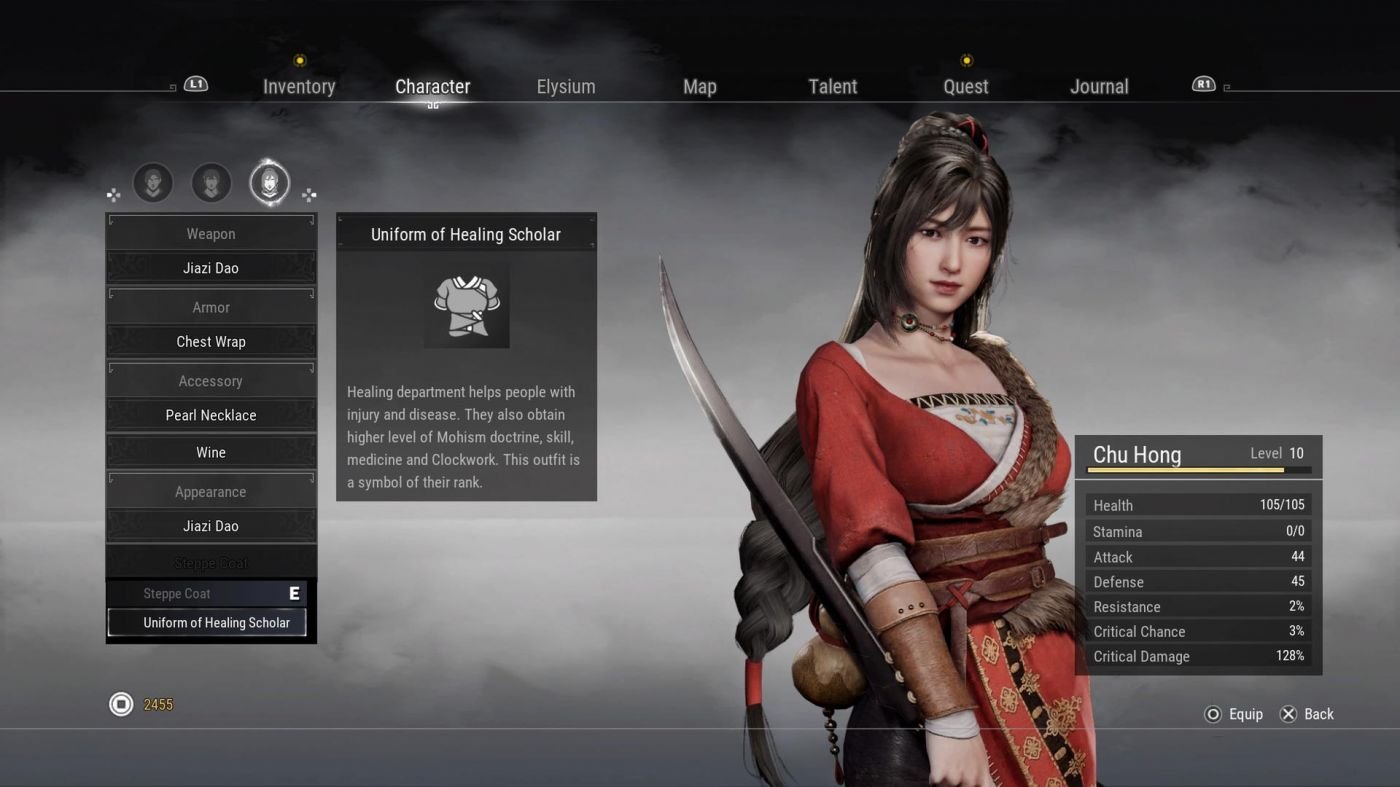Open the Quest tab
The image size is (1400, 787).
(x=964, y=86)
